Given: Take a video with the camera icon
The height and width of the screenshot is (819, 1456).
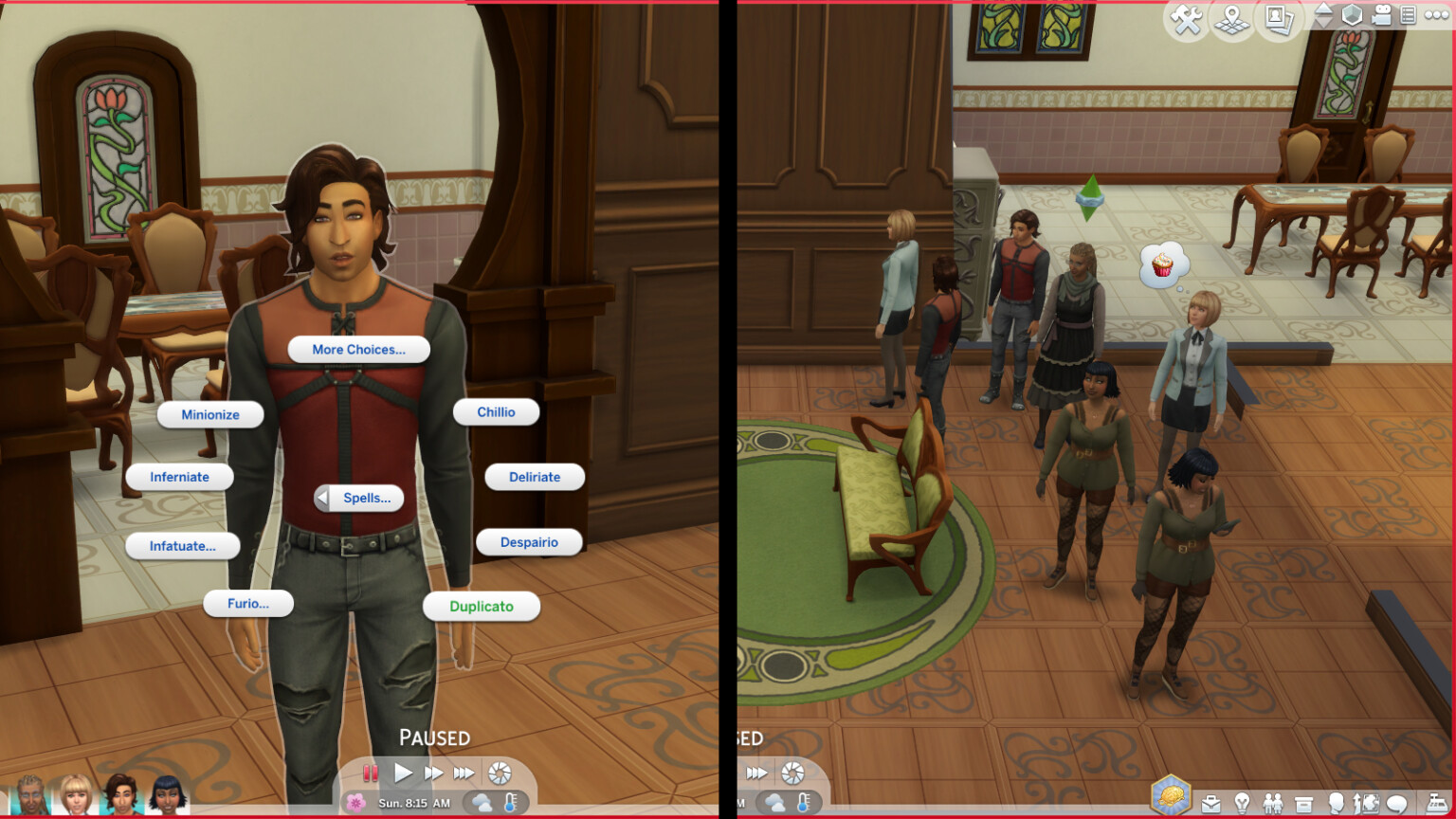Looking at the screenshot, I should (1381, 15).
